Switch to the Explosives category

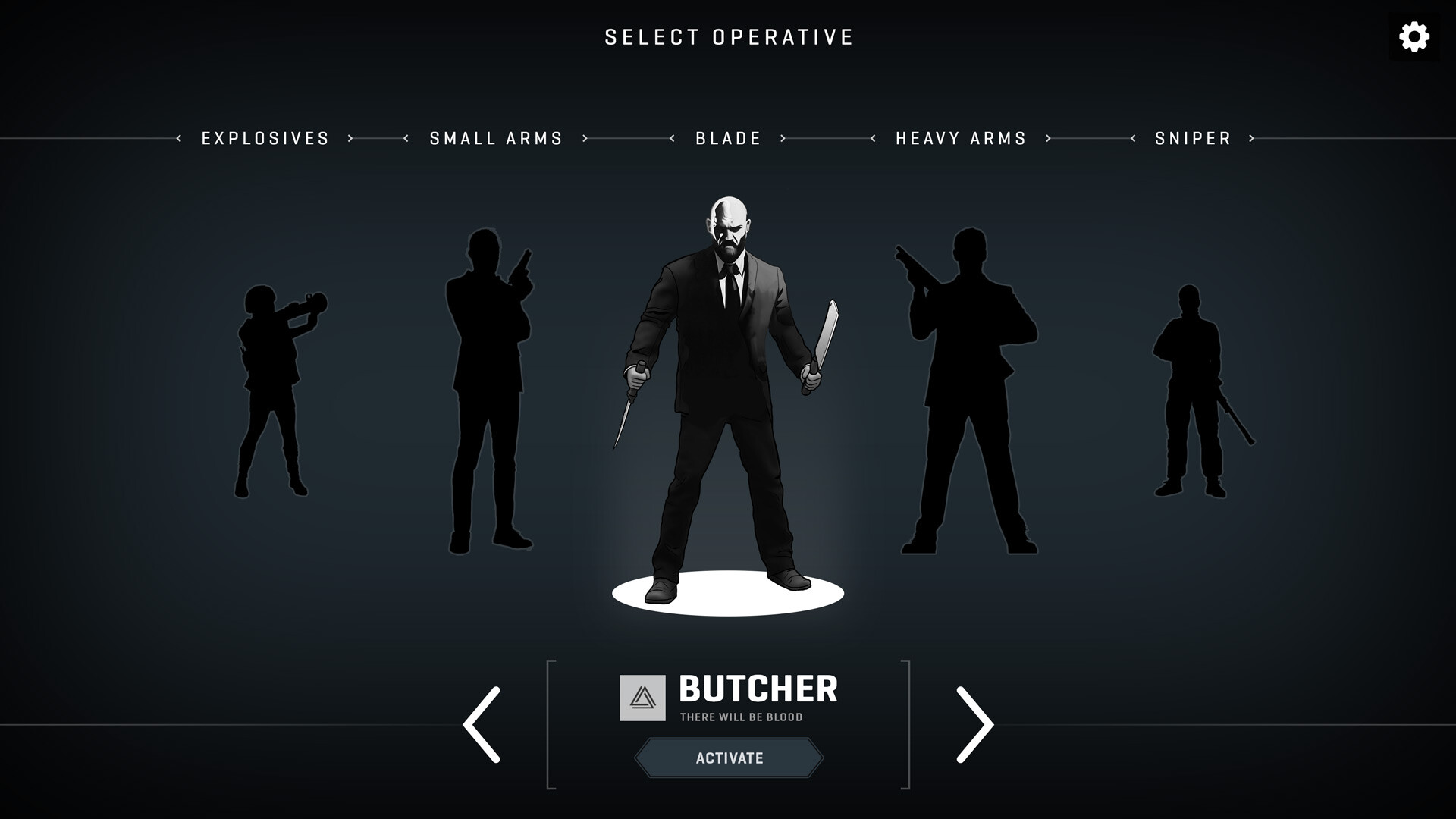pyautogui.click(x=265, y=138)
